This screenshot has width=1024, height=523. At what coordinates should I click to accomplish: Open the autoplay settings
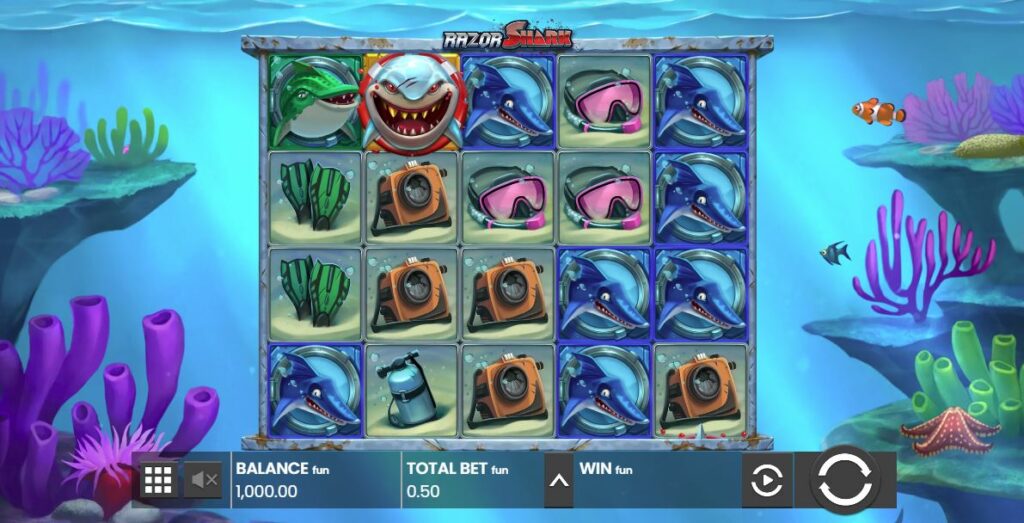(x=766, y=482)
